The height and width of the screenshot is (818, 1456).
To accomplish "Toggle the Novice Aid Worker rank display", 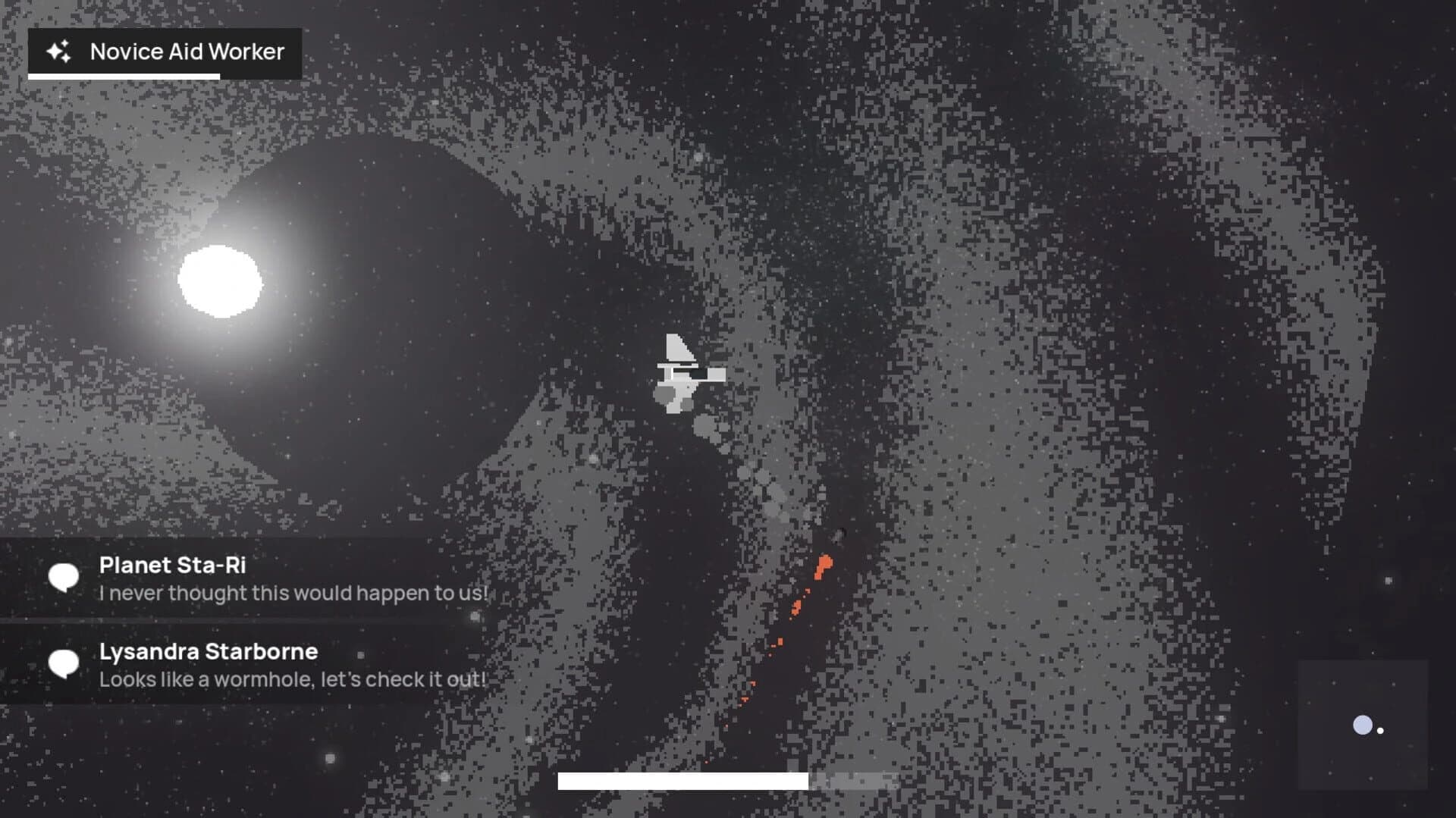I will pos(163,52).
